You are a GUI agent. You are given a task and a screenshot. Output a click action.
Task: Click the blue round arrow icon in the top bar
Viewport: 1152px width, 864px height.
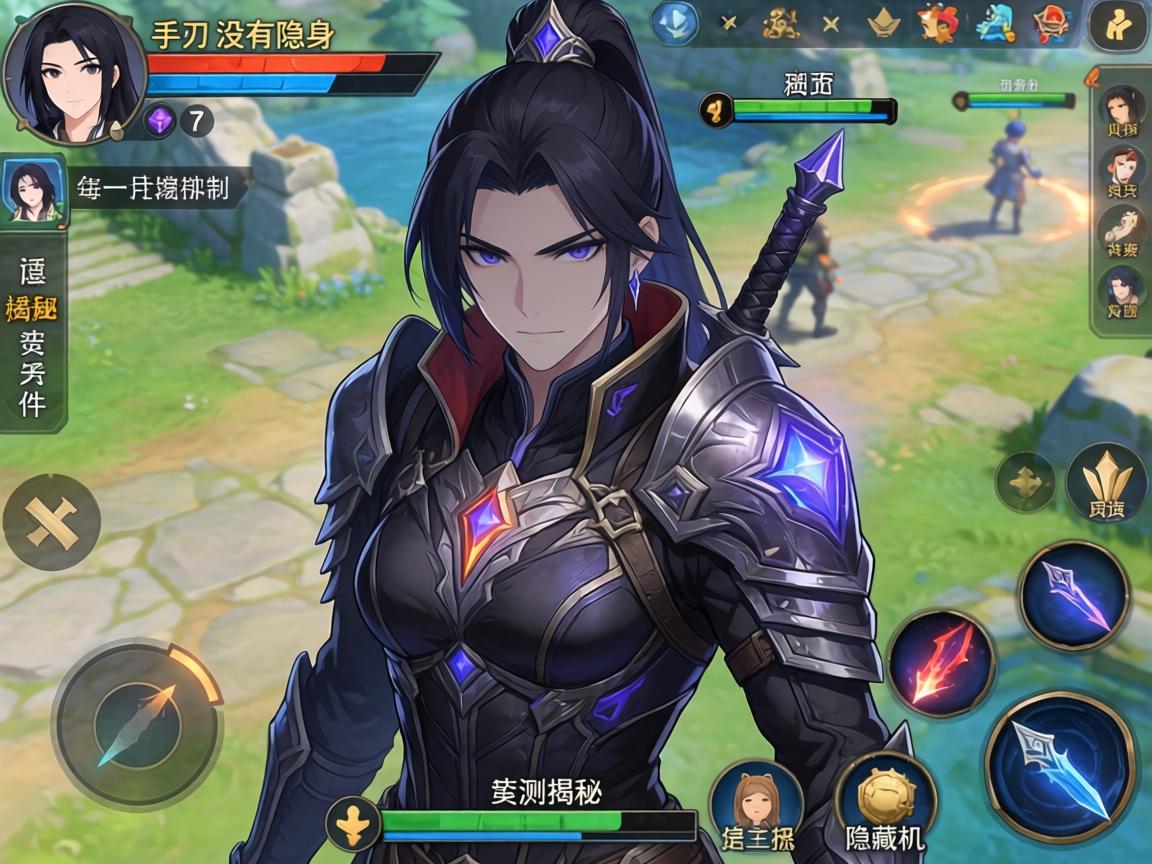click(675, 22)
